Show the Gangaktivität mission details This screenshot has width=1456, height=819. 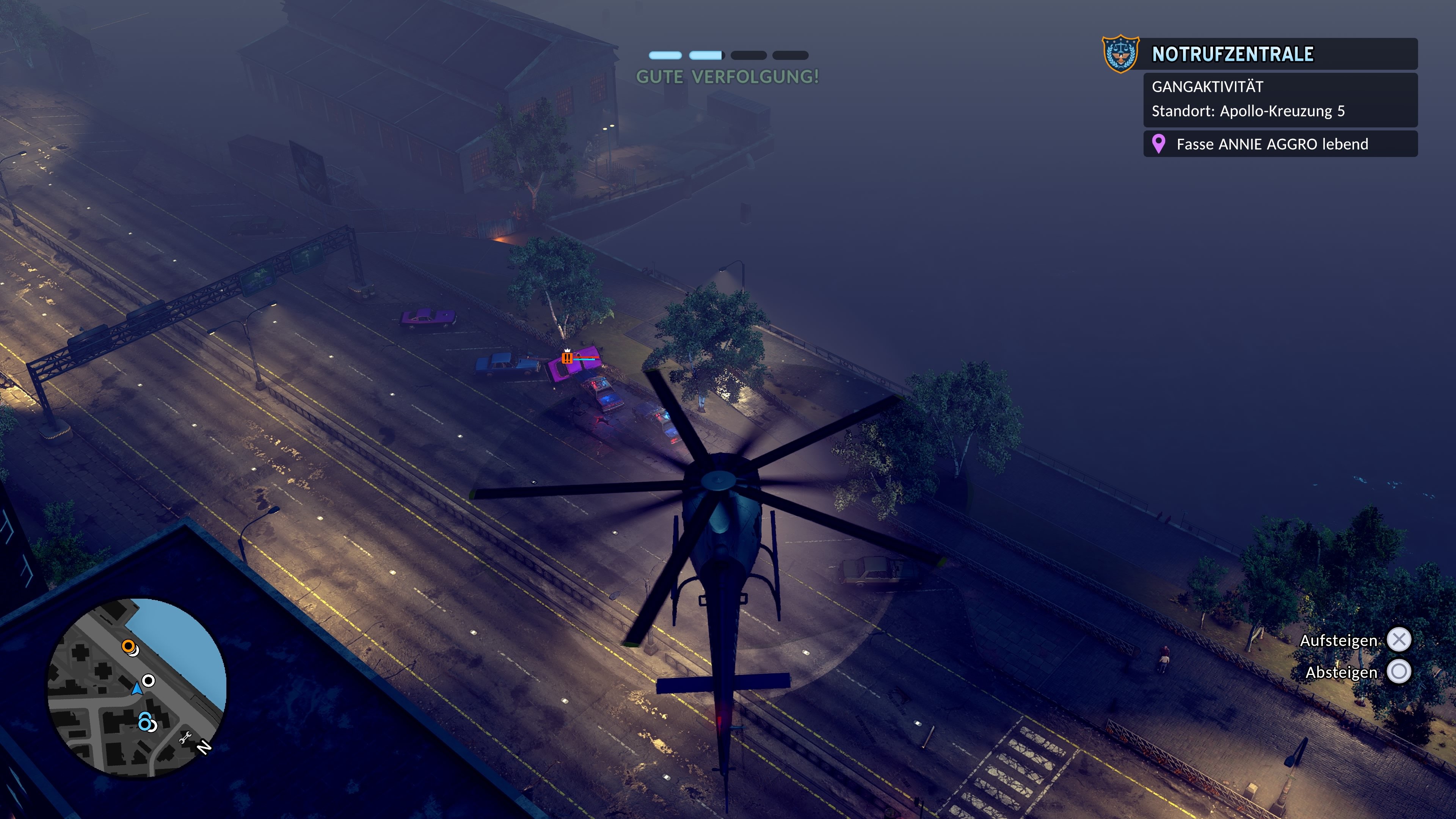point(1280,99)
